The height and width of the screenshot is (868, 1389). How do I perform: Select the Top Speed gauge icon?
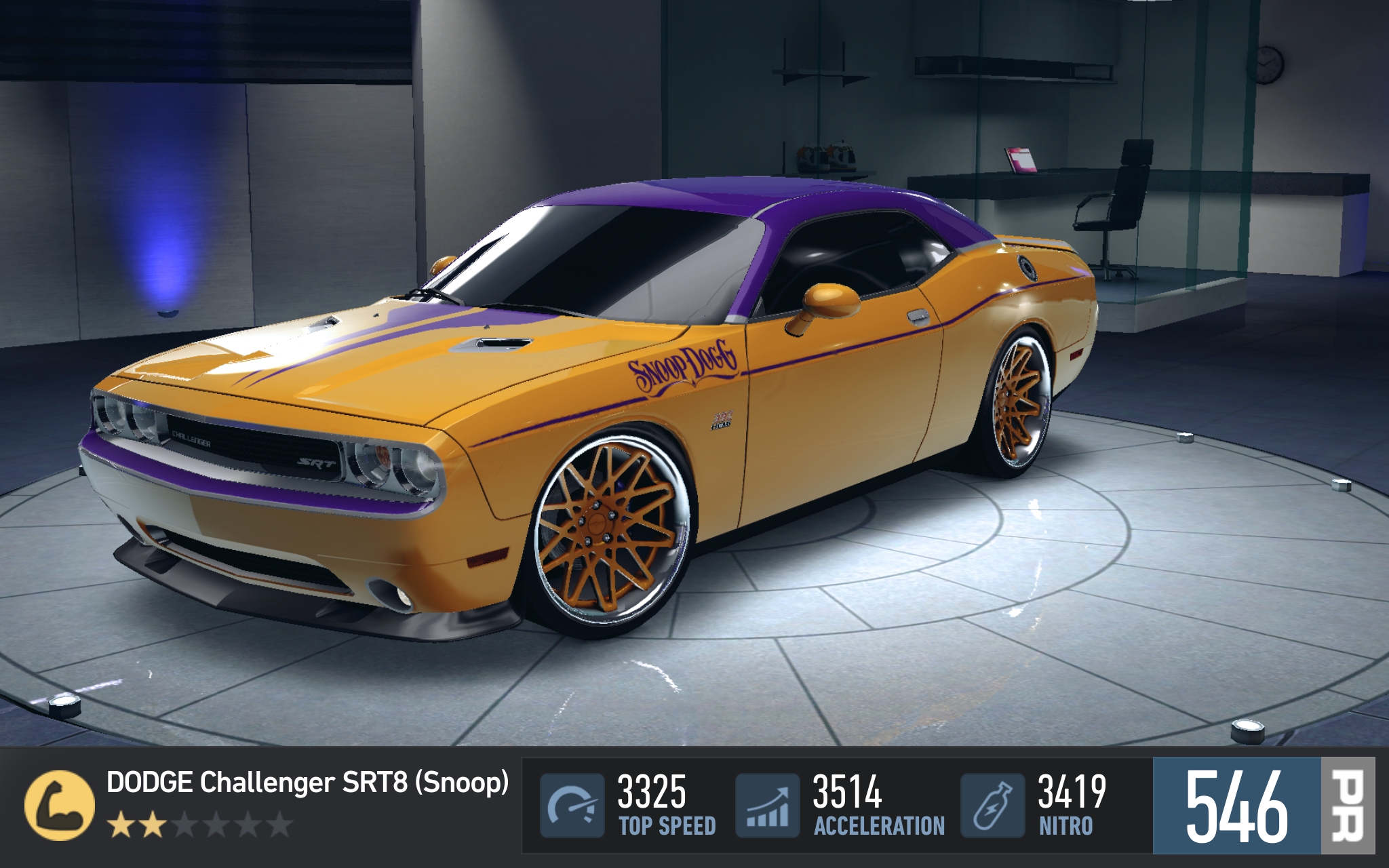(x=572, y=805)
